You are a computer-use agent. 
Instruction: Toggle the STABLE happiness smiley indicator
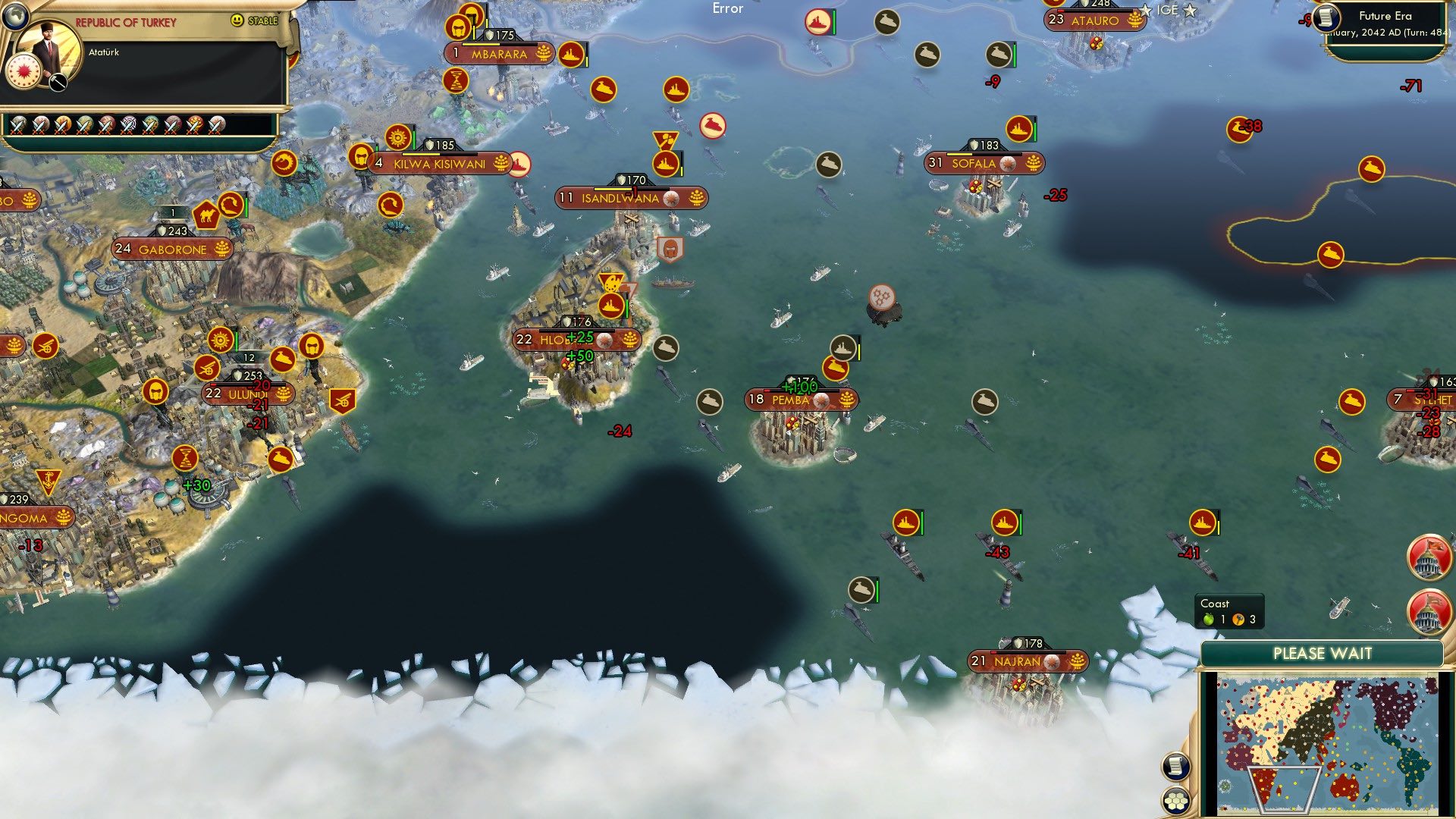click(x=238, y=20)
